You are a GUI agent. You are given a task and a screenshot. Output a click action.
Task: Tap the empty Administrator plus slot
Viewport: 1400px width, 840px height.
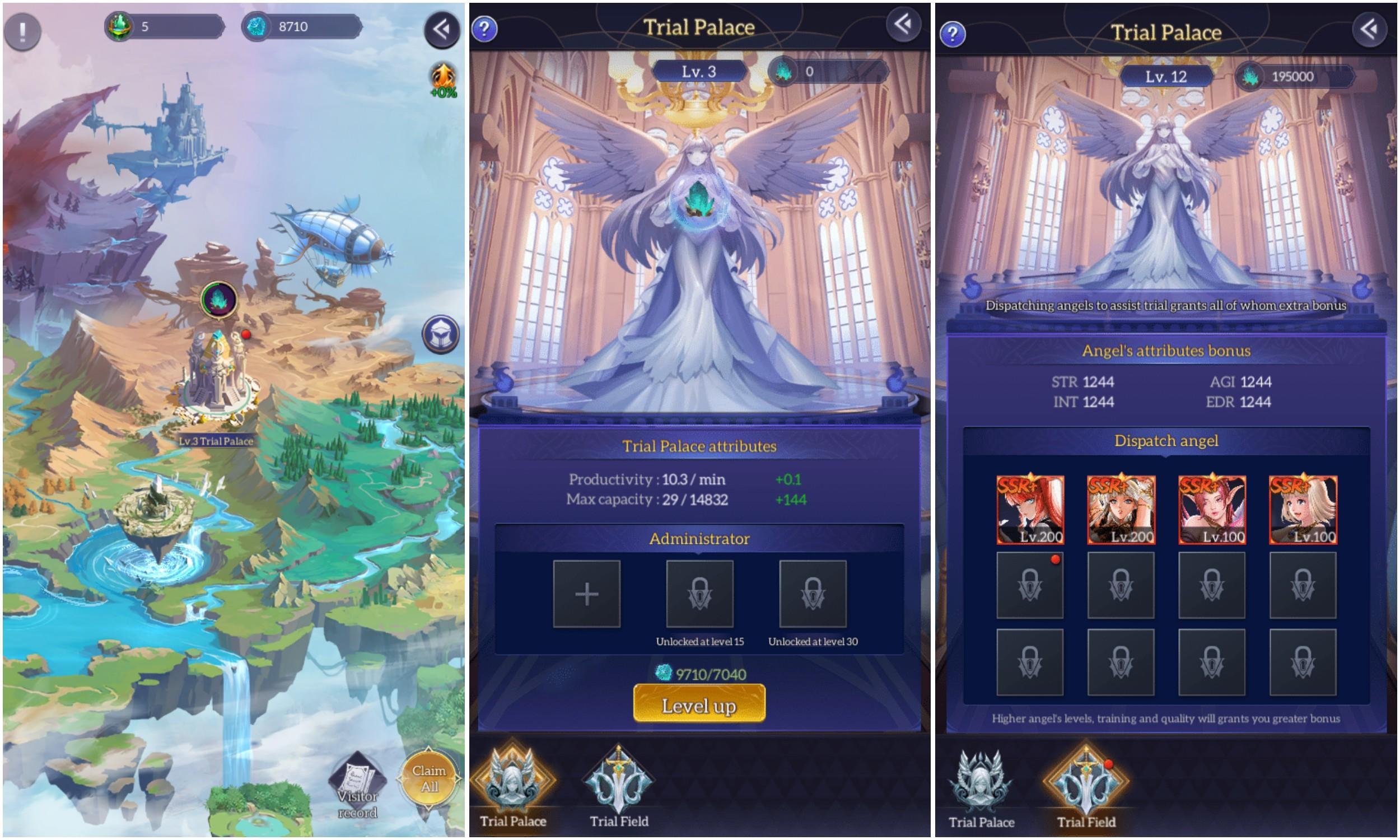pos(586,594)
